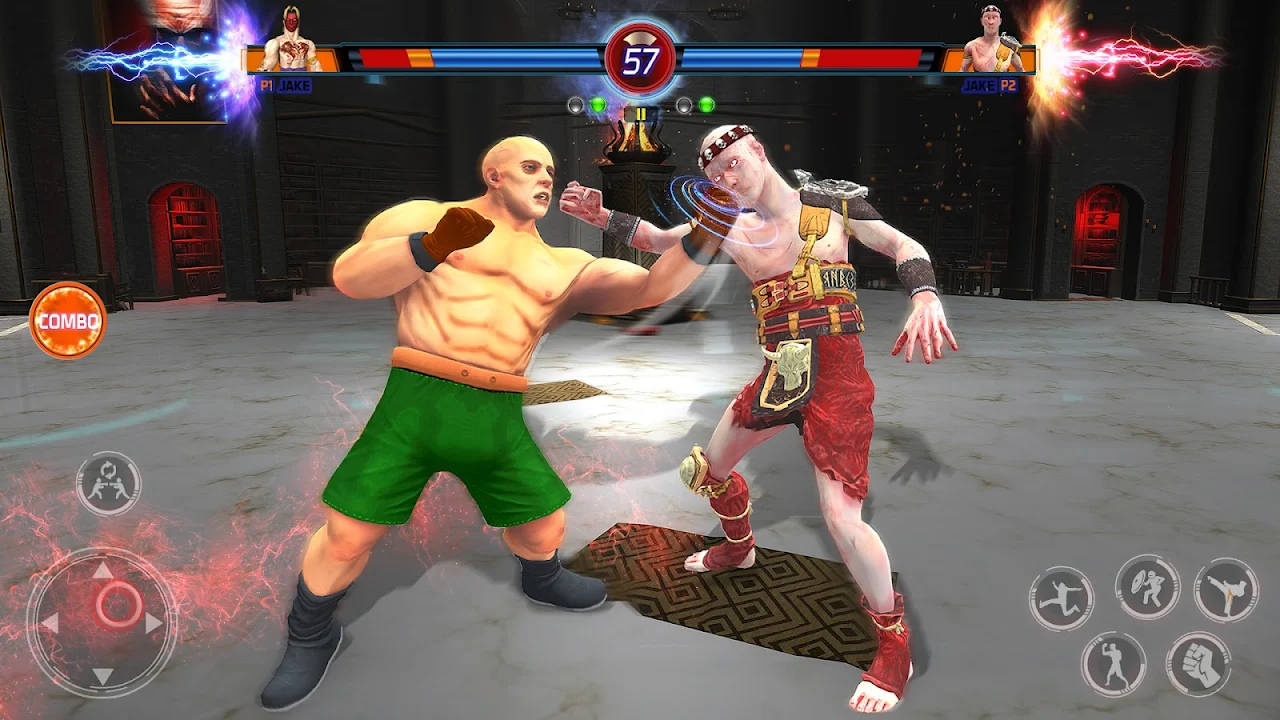Throw a high kick with the karate button
This screenshot has height=720, width=1280.
pos(1226,589)
